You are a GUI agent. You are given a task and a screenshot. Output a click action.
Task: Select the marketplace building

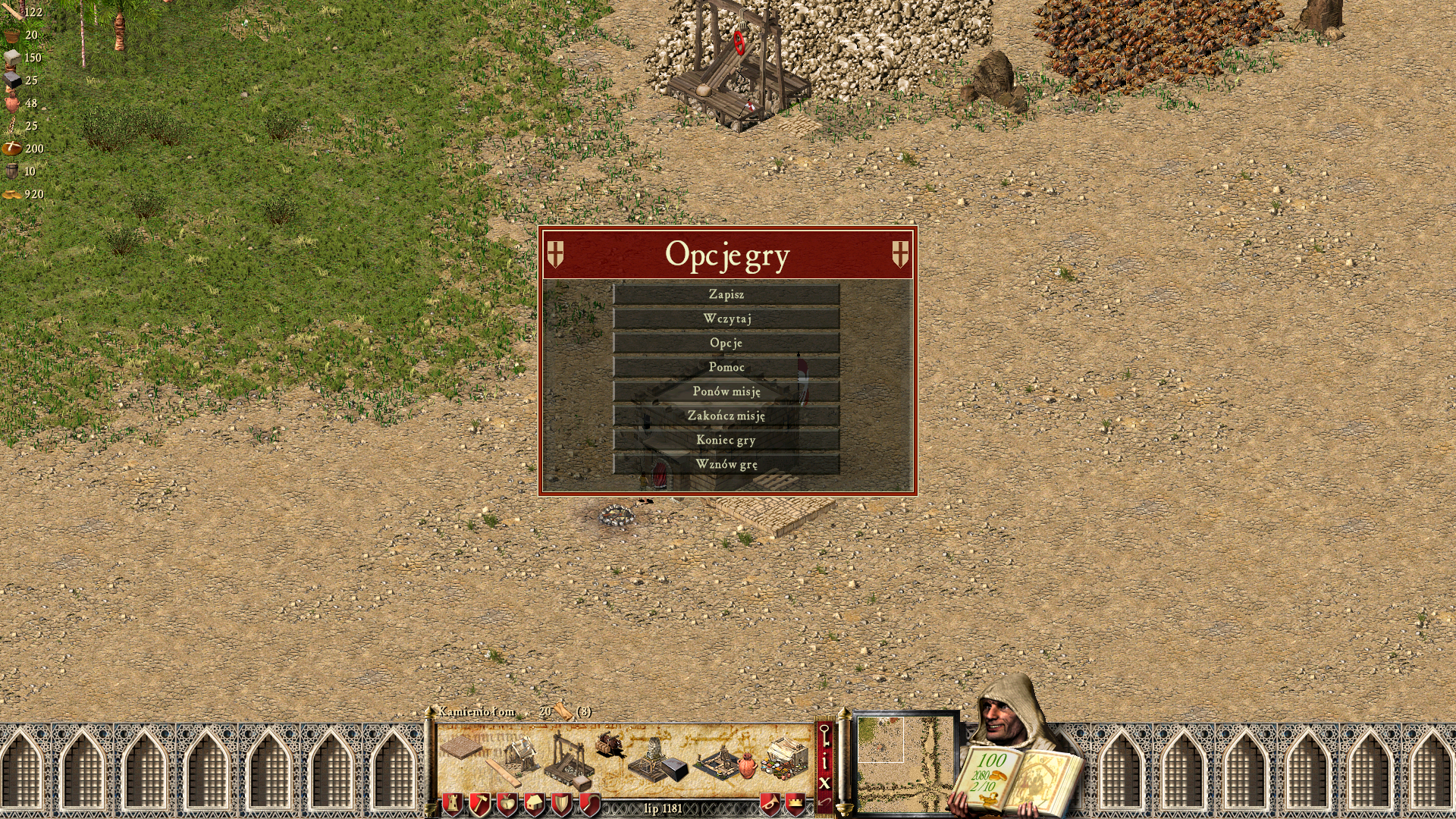[786, 757]
